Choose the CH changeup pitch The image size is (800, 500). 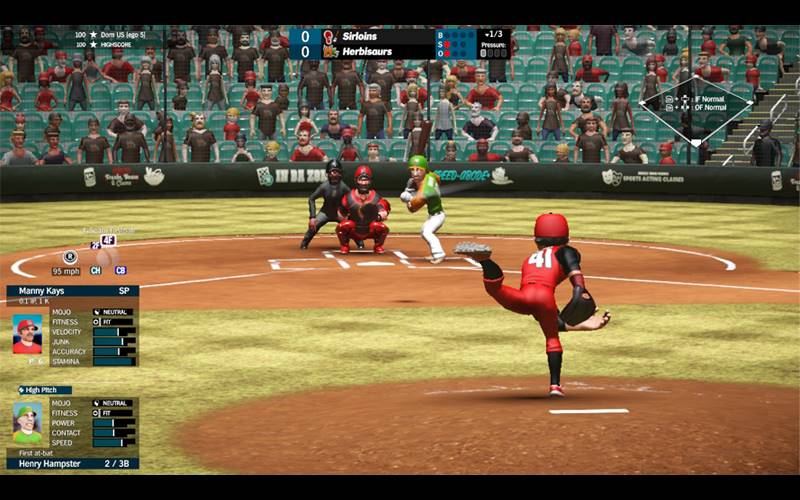pyautogui.click(x=96, y=271)
